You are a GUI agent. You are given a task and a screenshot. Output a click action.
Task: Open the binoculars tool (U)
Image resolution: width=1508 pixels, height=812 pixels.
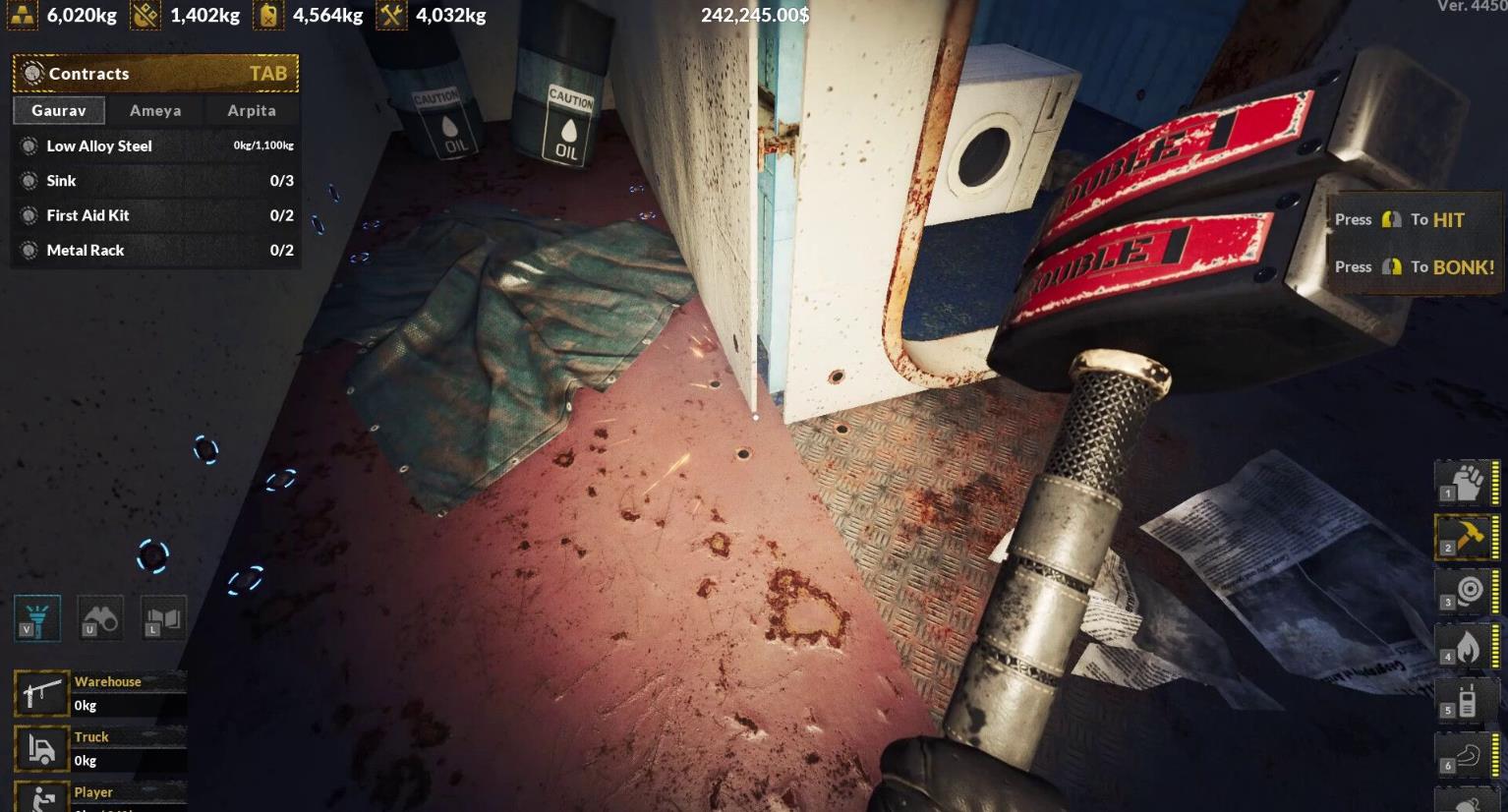pos(99,618)
